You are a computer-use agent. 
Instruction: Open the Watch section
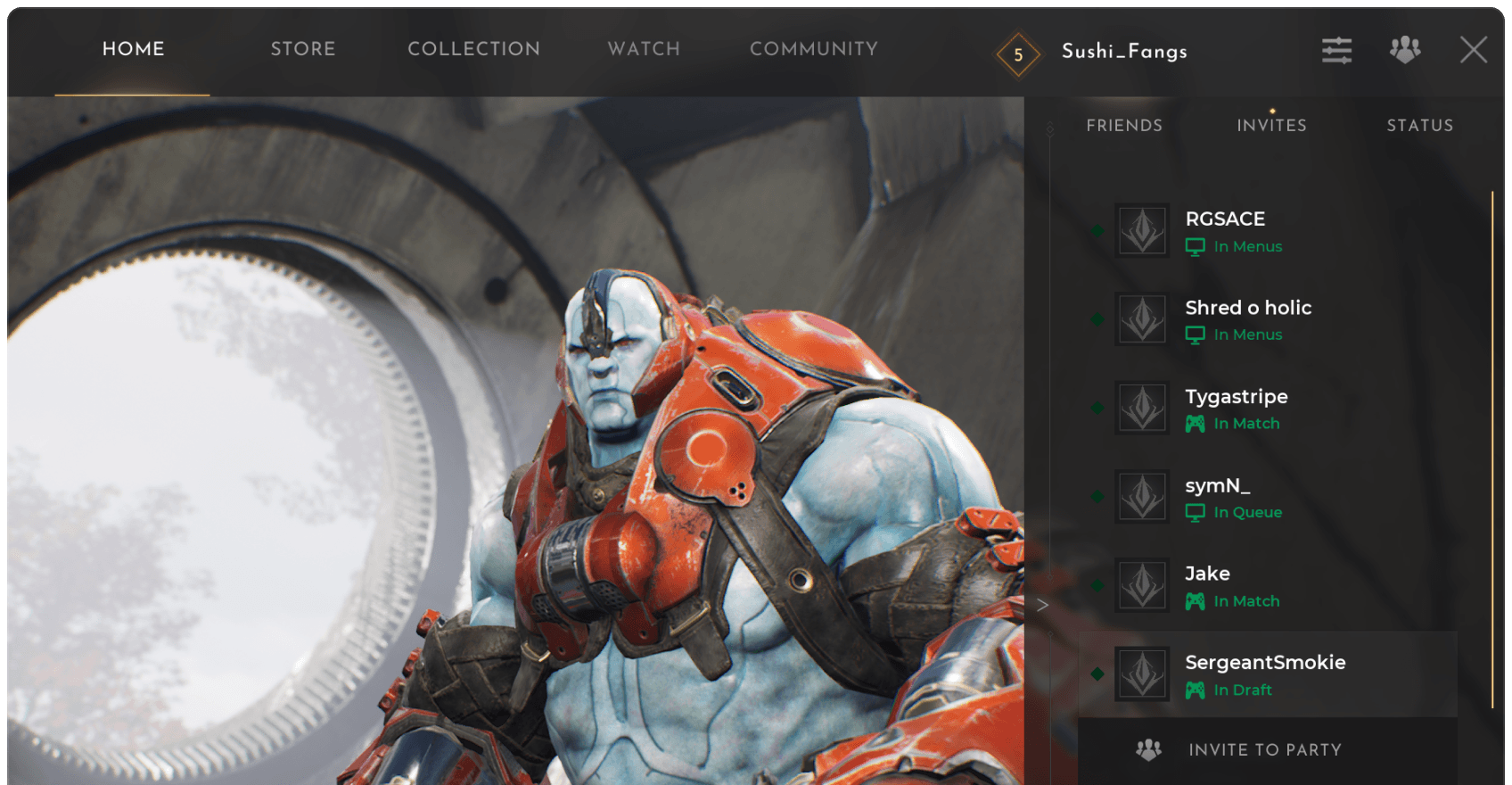pos(644,49)
